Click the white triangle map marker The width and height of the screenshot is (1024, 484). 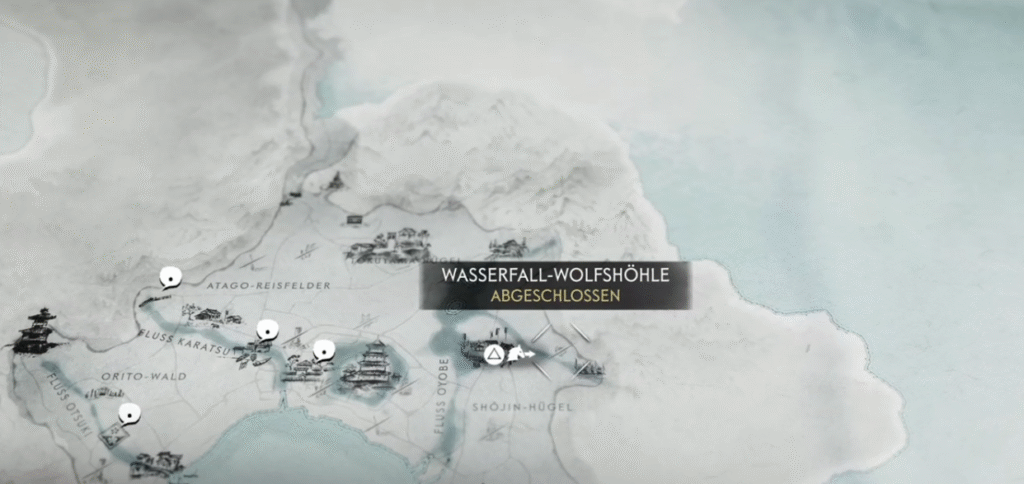coord(492,354)
